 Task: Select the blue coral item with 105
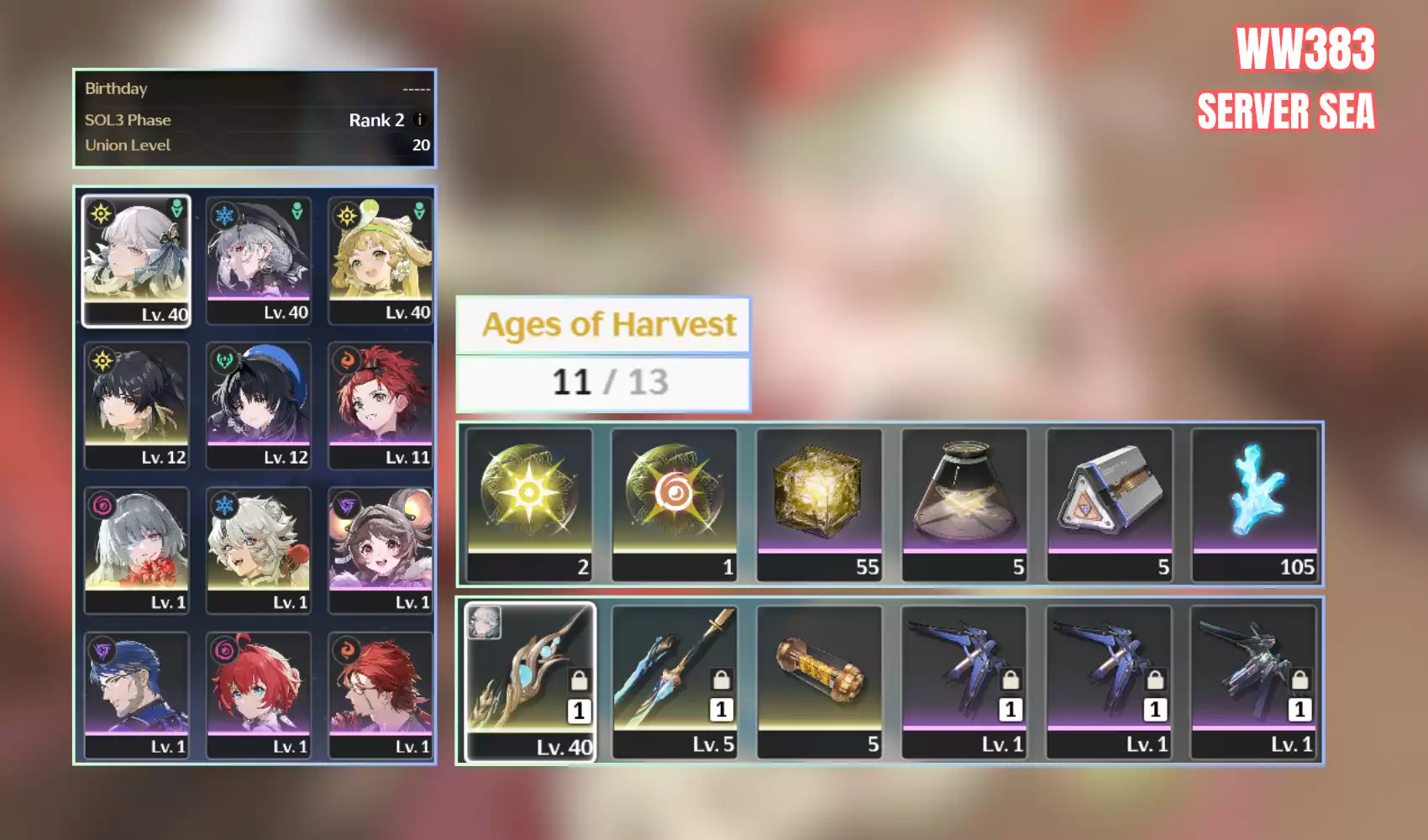[1254, 504]
